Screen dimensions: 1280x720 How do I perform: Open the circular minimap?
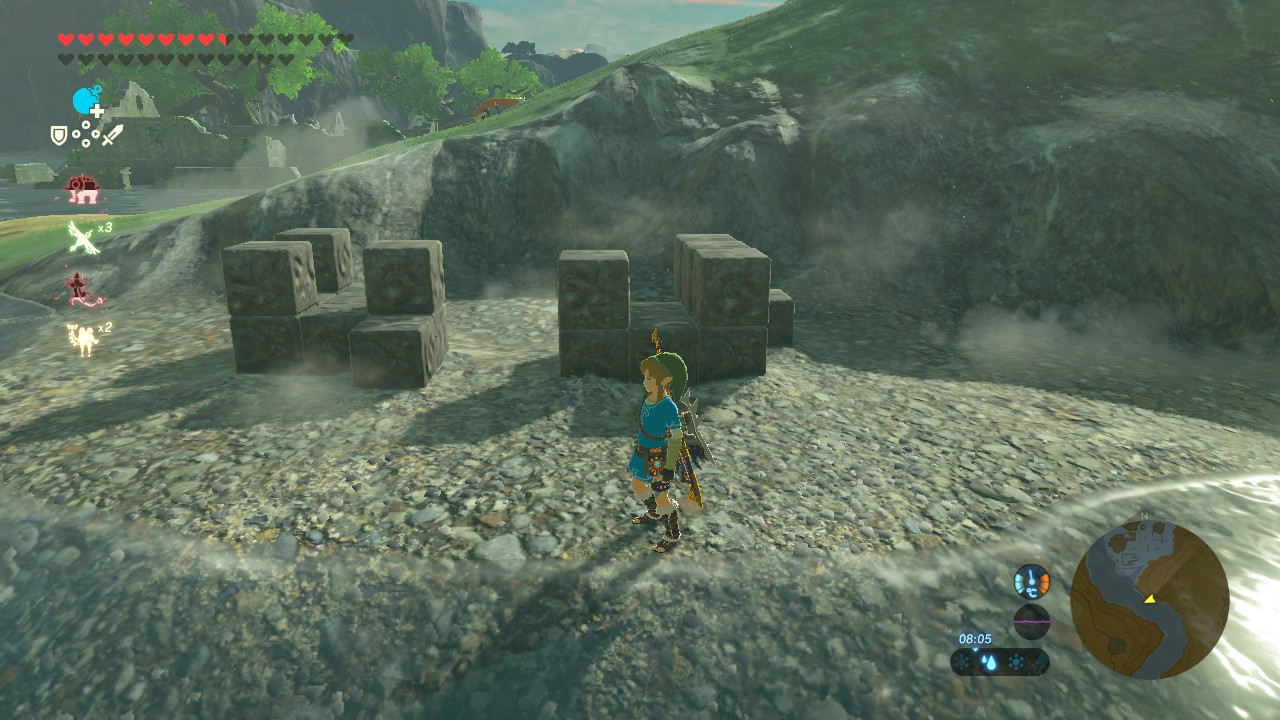pos(1149,600)
